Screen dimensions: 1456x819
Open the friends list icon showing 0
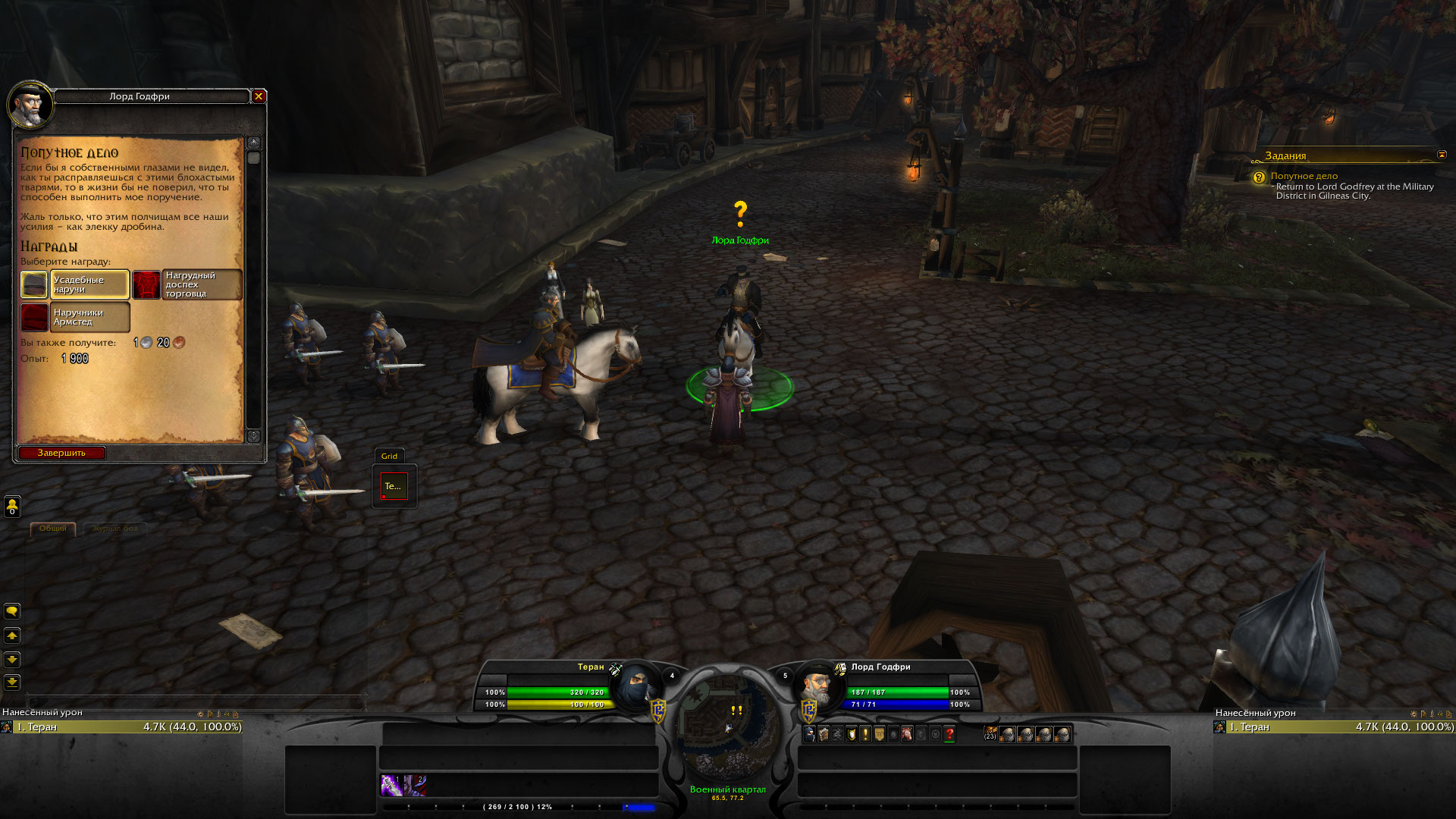click(x=12, y=506)
